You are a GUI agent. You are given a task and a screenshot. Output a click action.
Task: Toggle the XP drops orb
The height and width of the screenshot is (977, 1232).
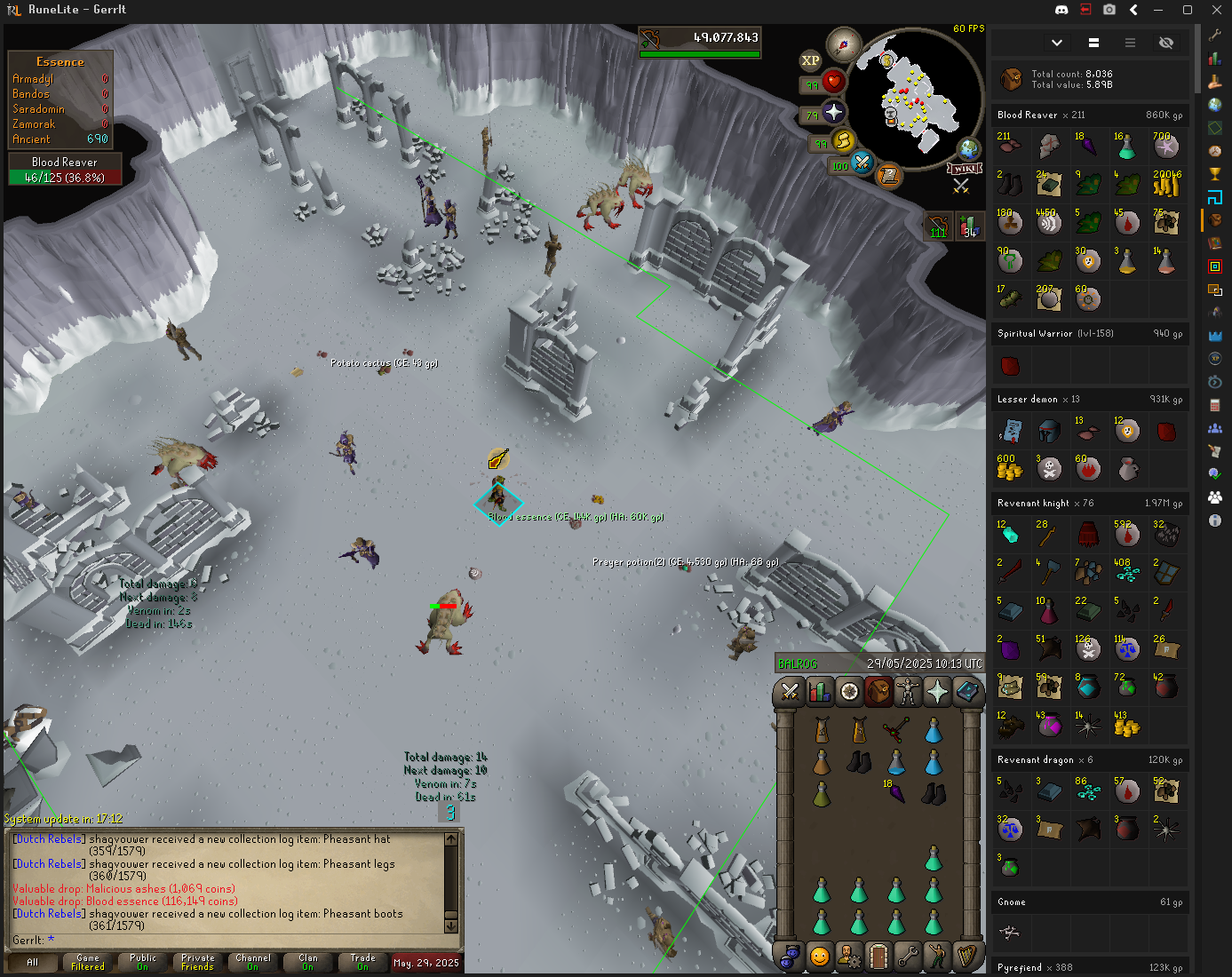pos(810,60)
